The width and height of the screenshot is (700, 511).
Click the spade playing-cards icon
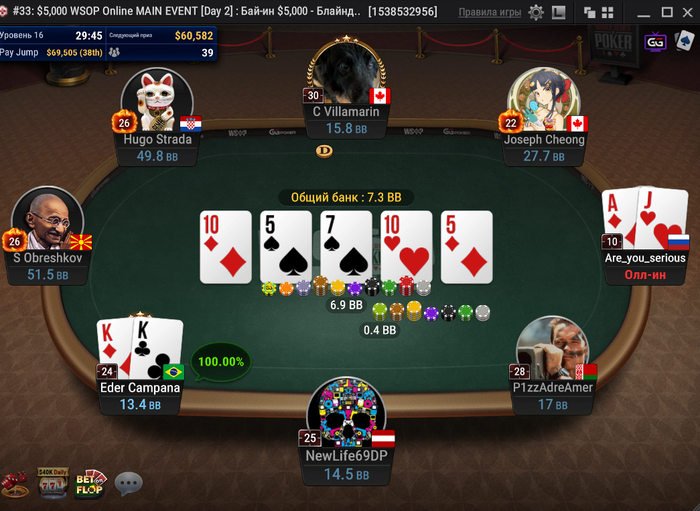684,42
